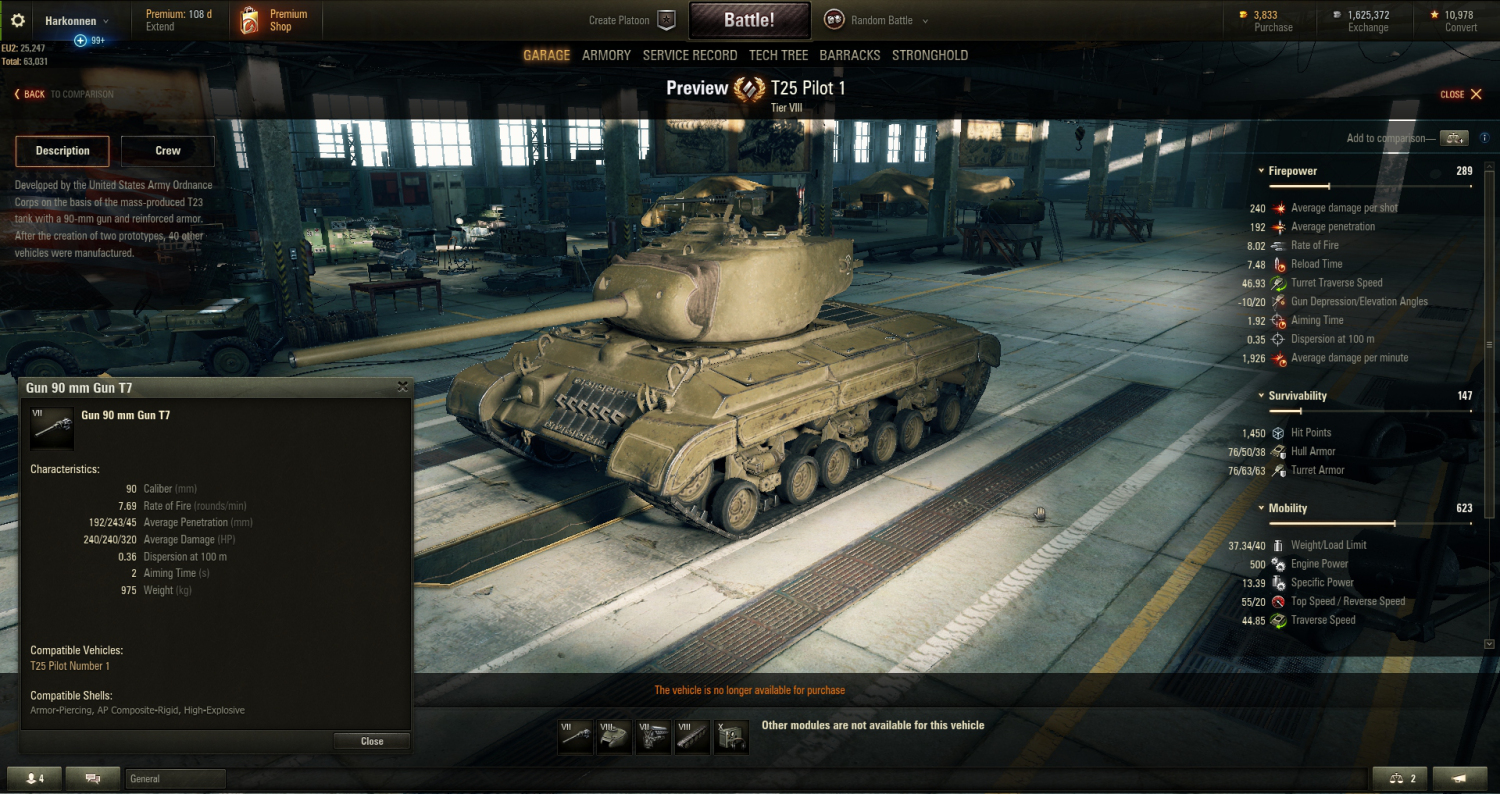Open the Premium Shop
The width and height of the screenshot is (1500, 794).
[x=274, y=20]
